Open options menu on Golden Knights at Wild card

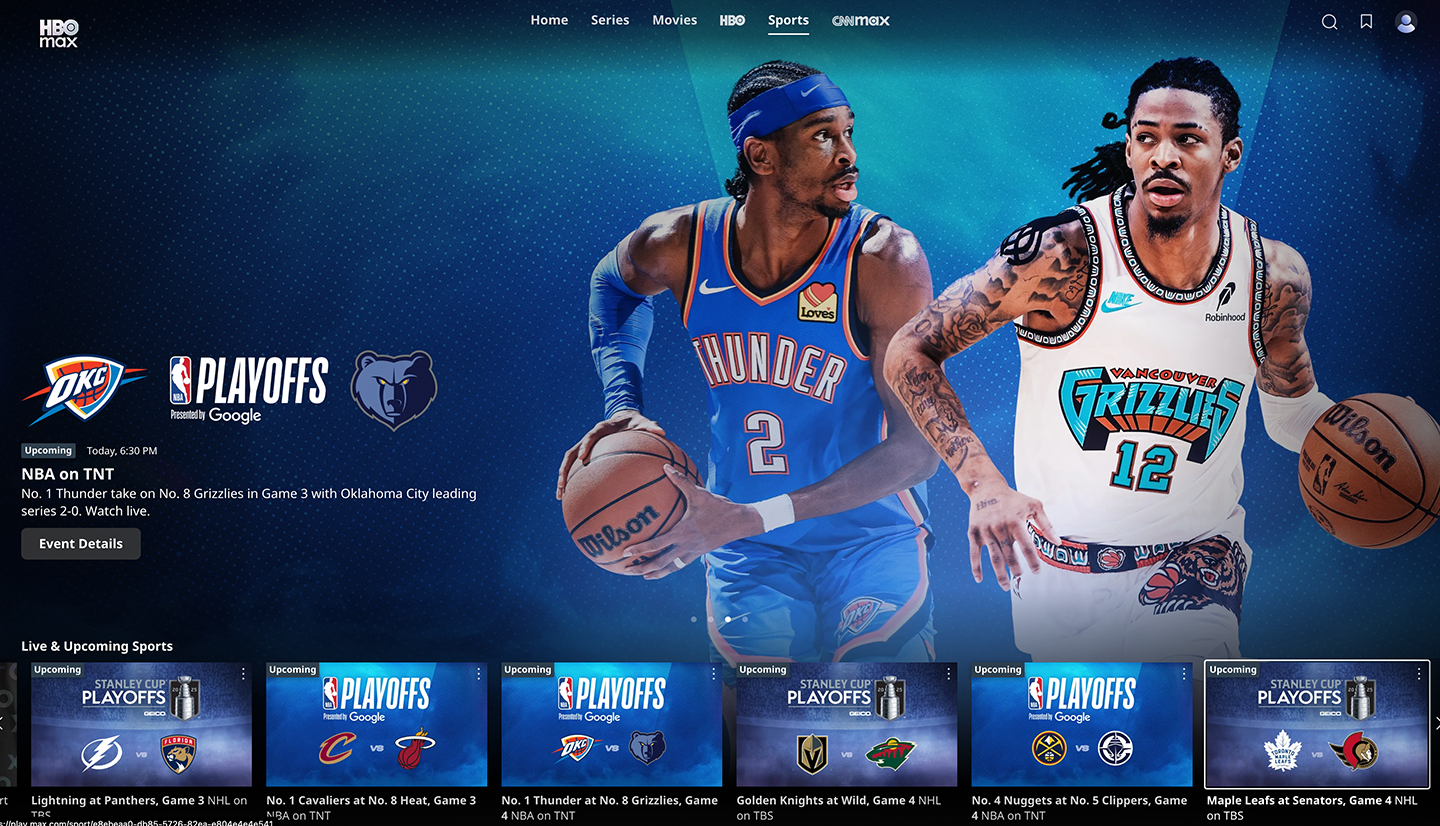point(948,673)
